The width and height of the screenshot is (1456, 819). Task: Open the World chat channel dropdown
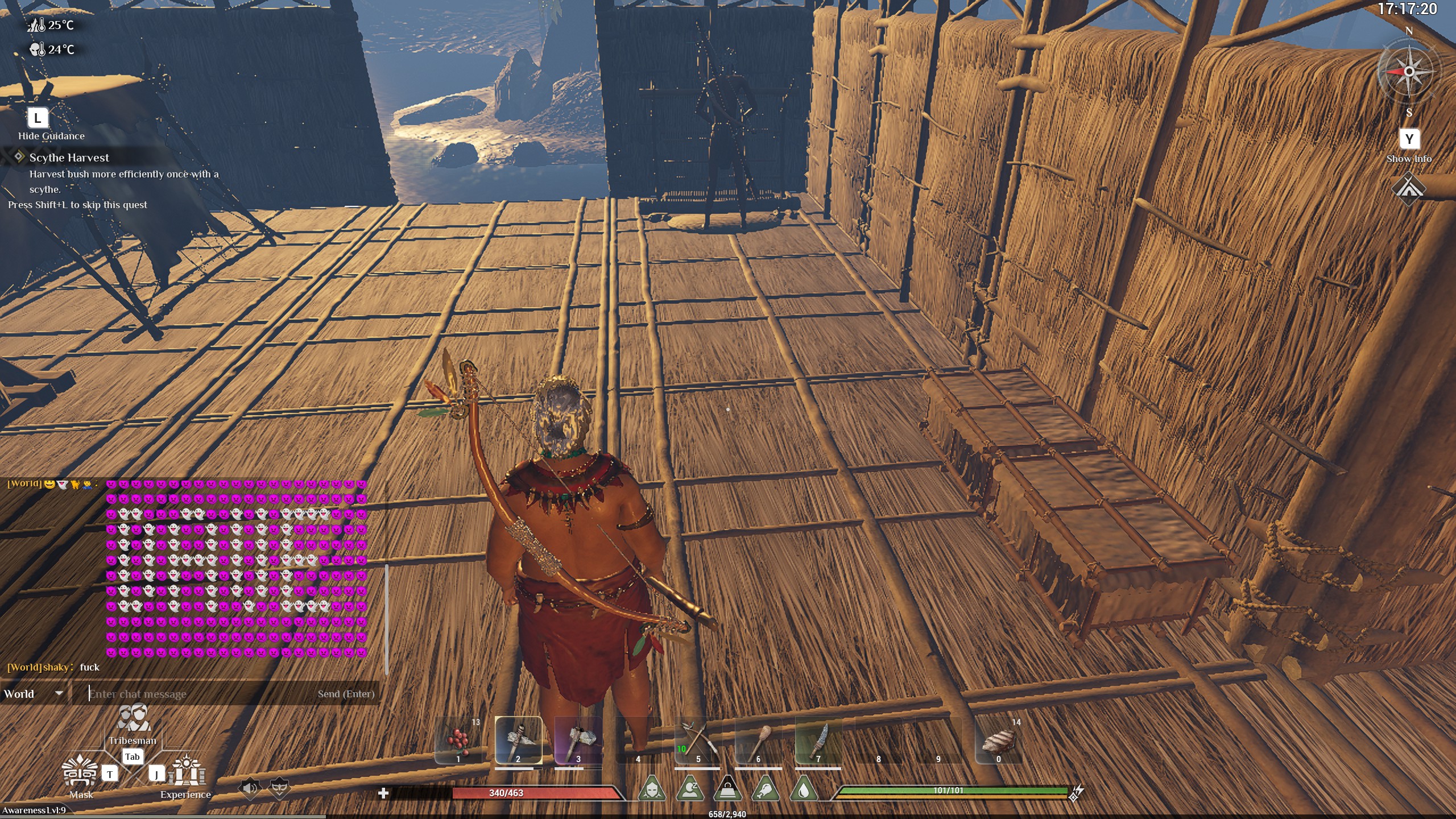pyautogui.click(x=33, y=694)
